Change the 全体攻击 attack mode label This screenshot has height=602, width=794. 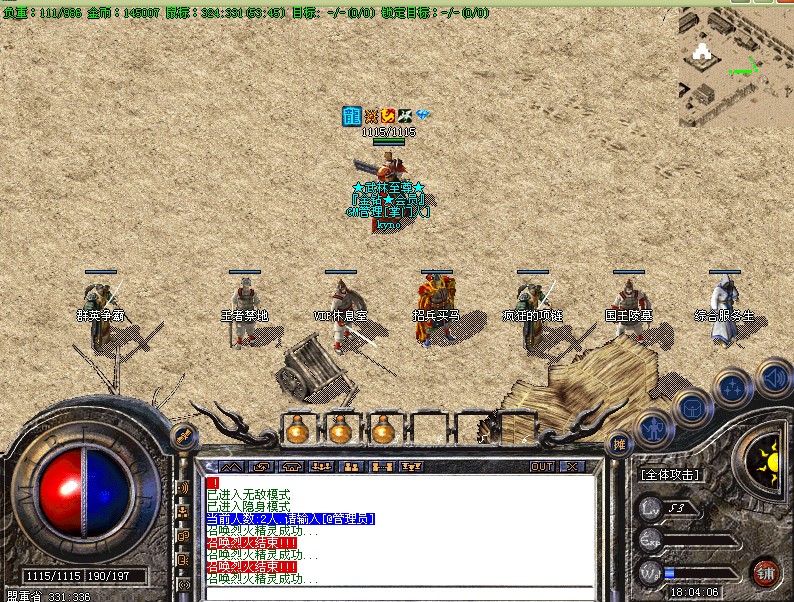point(670,475)
